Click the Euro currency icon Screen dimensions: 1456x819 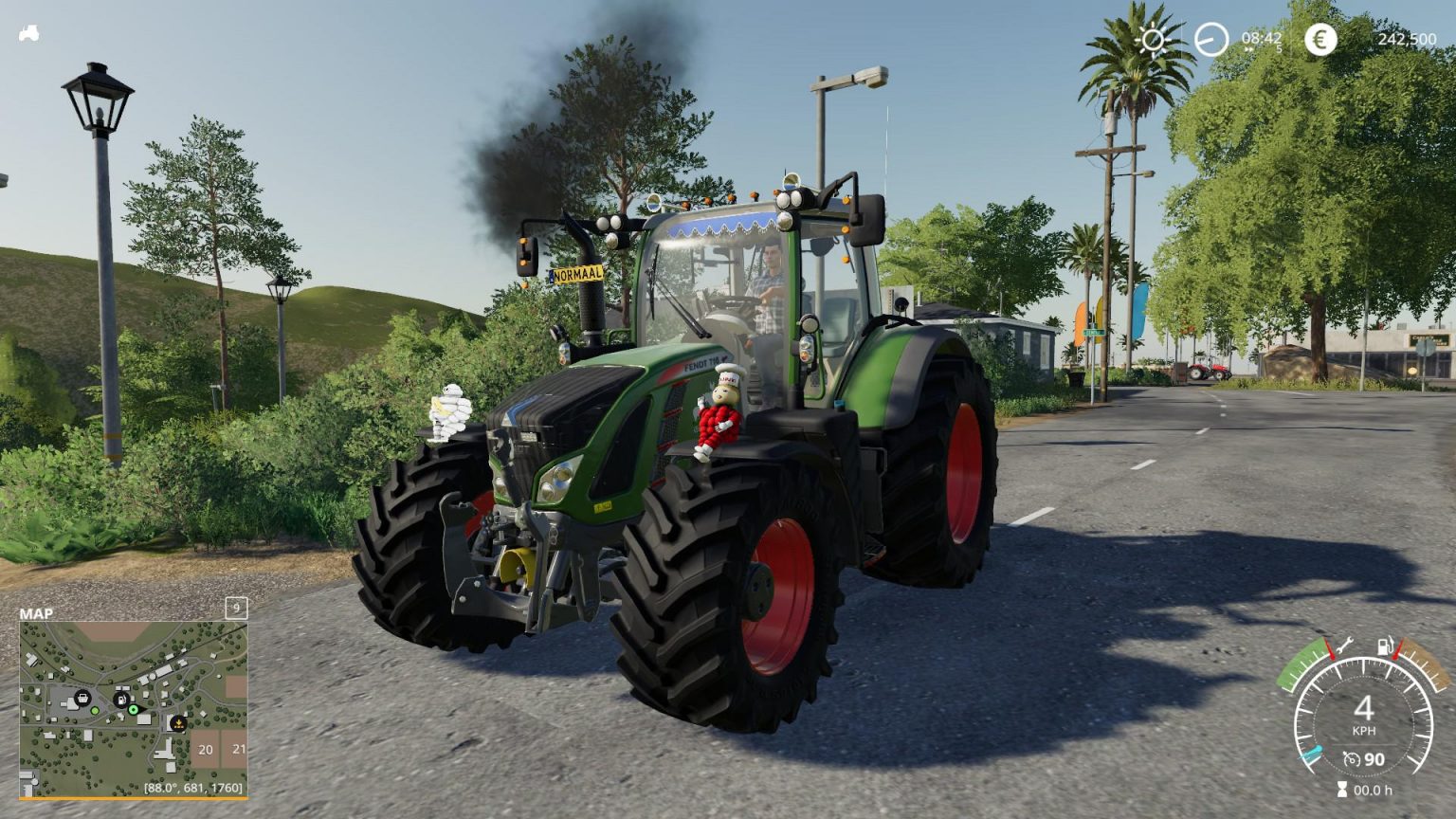[x=1320, y=38]
